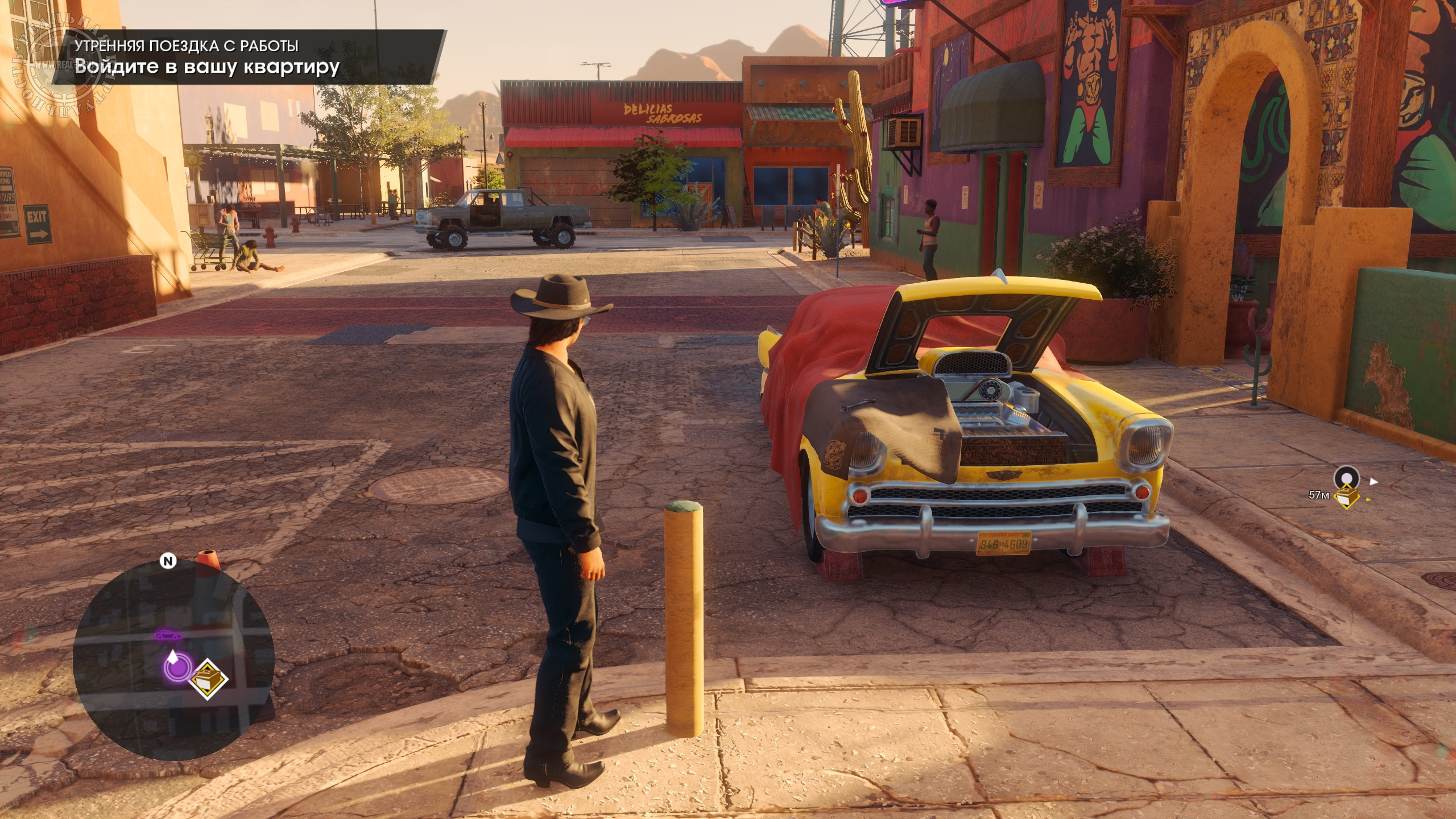Click the purple player marker on minimap
This screenshot has height=819, width=1456.
(177, 665)
